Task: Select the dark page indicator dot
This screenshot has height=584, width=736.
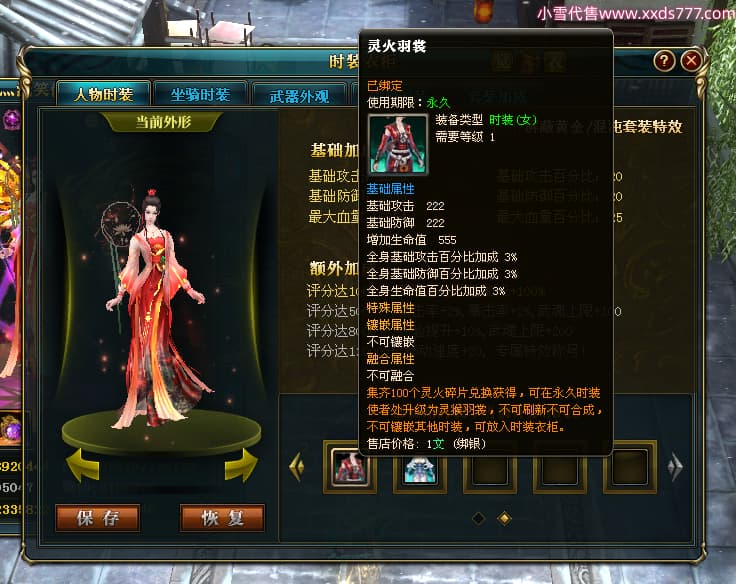Action: pyautogui.click(x=478, y=518)
